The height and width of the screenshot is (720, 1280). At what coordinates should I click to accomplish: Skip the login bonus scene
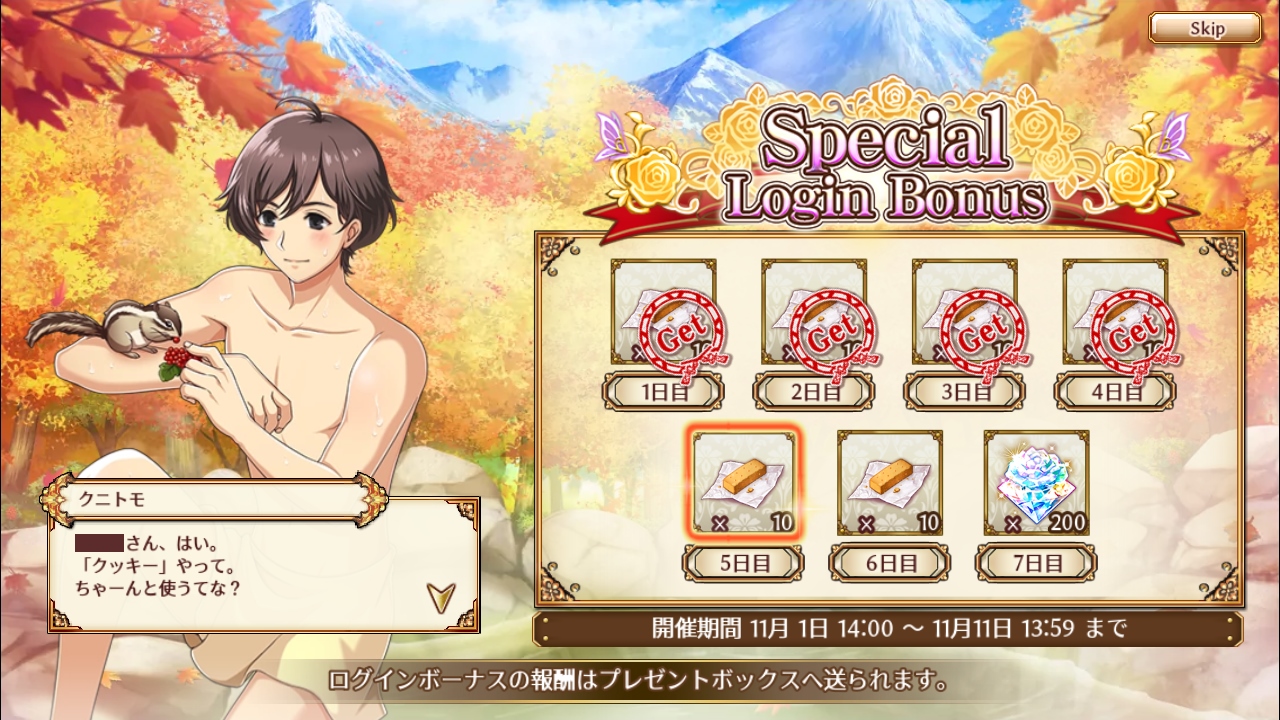[x=1204, y=28]
